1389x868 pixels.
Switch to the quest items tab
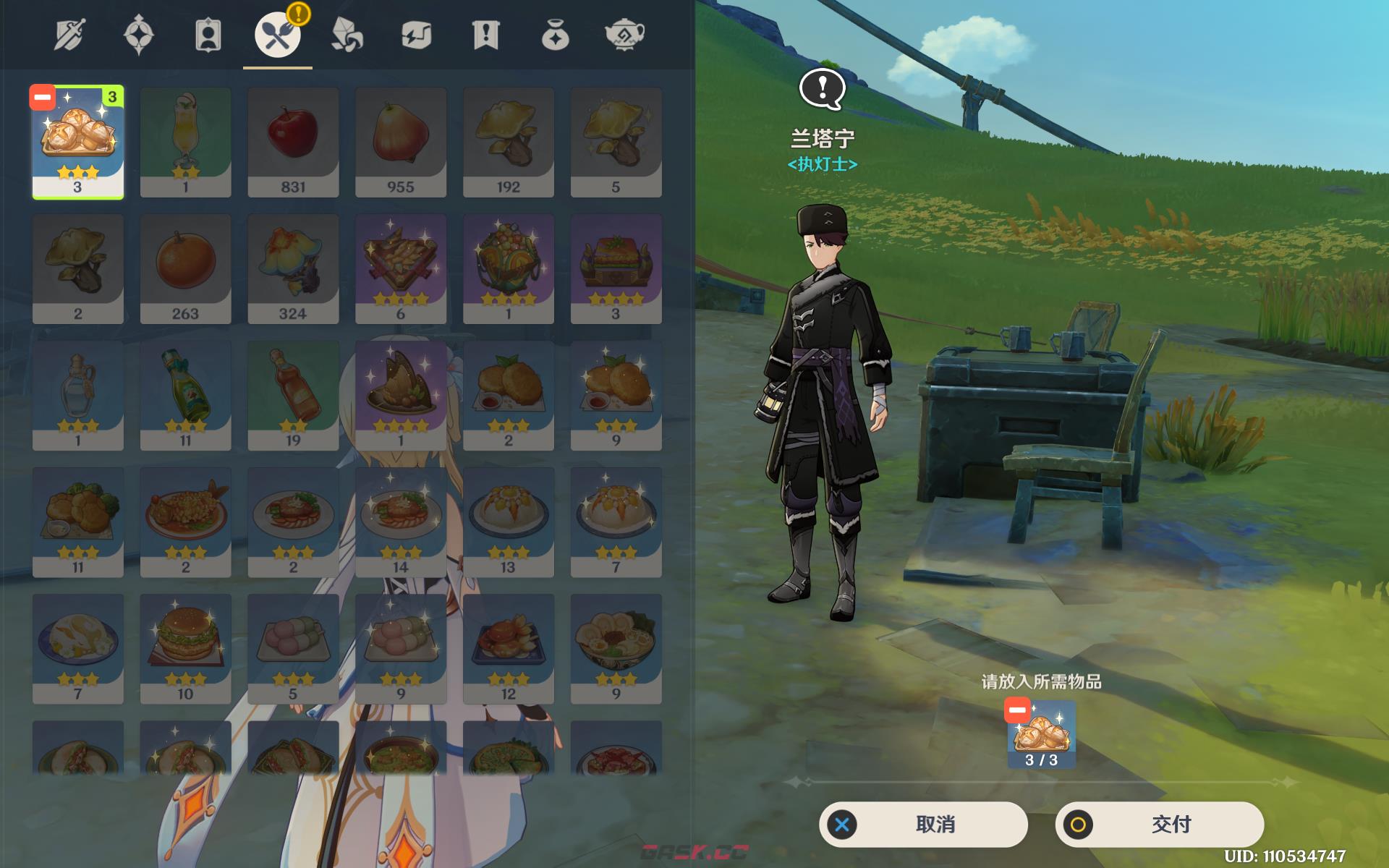(485, 35)
